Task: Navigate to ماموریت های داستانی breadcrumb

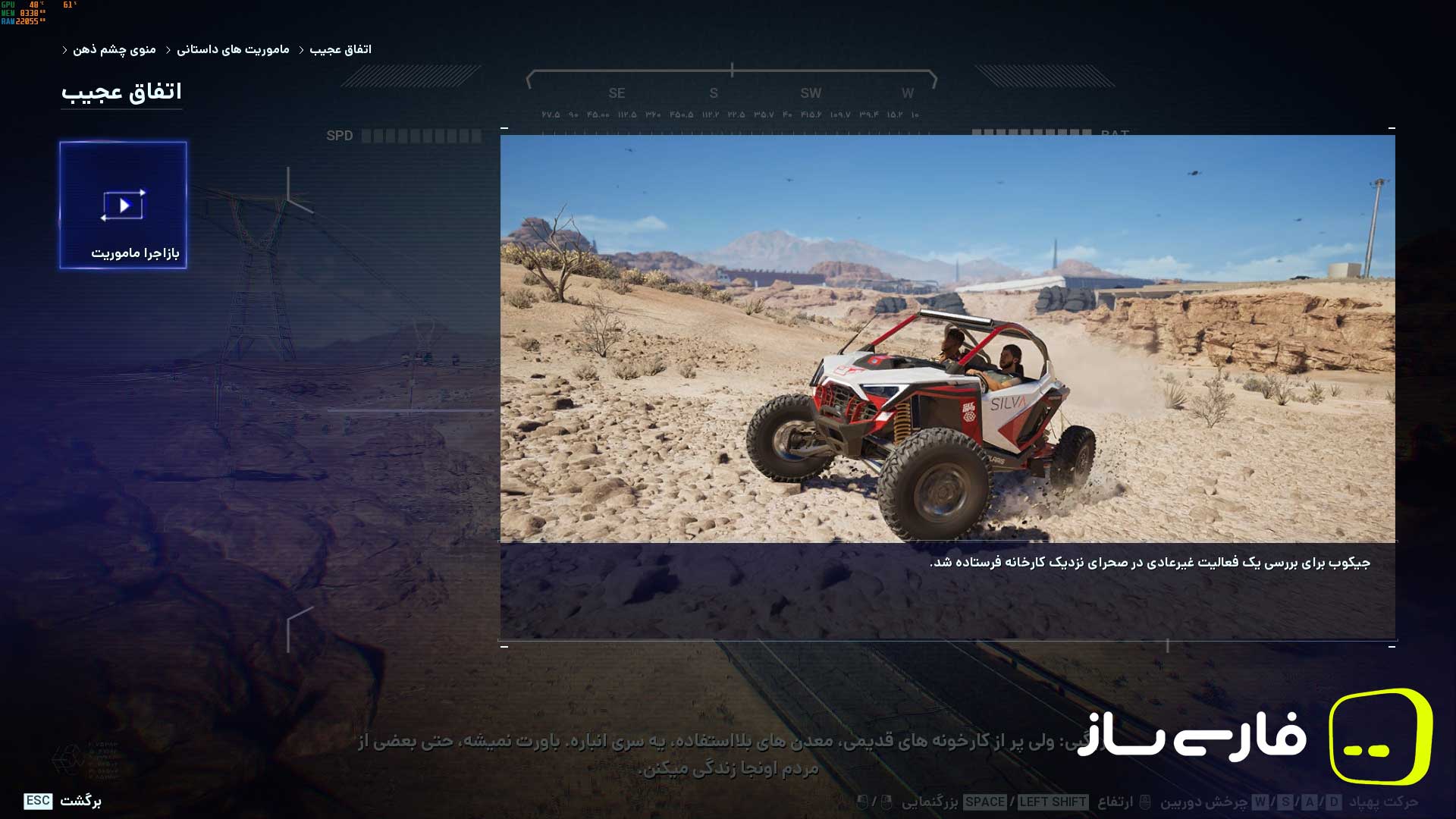Action: point(233,49)
